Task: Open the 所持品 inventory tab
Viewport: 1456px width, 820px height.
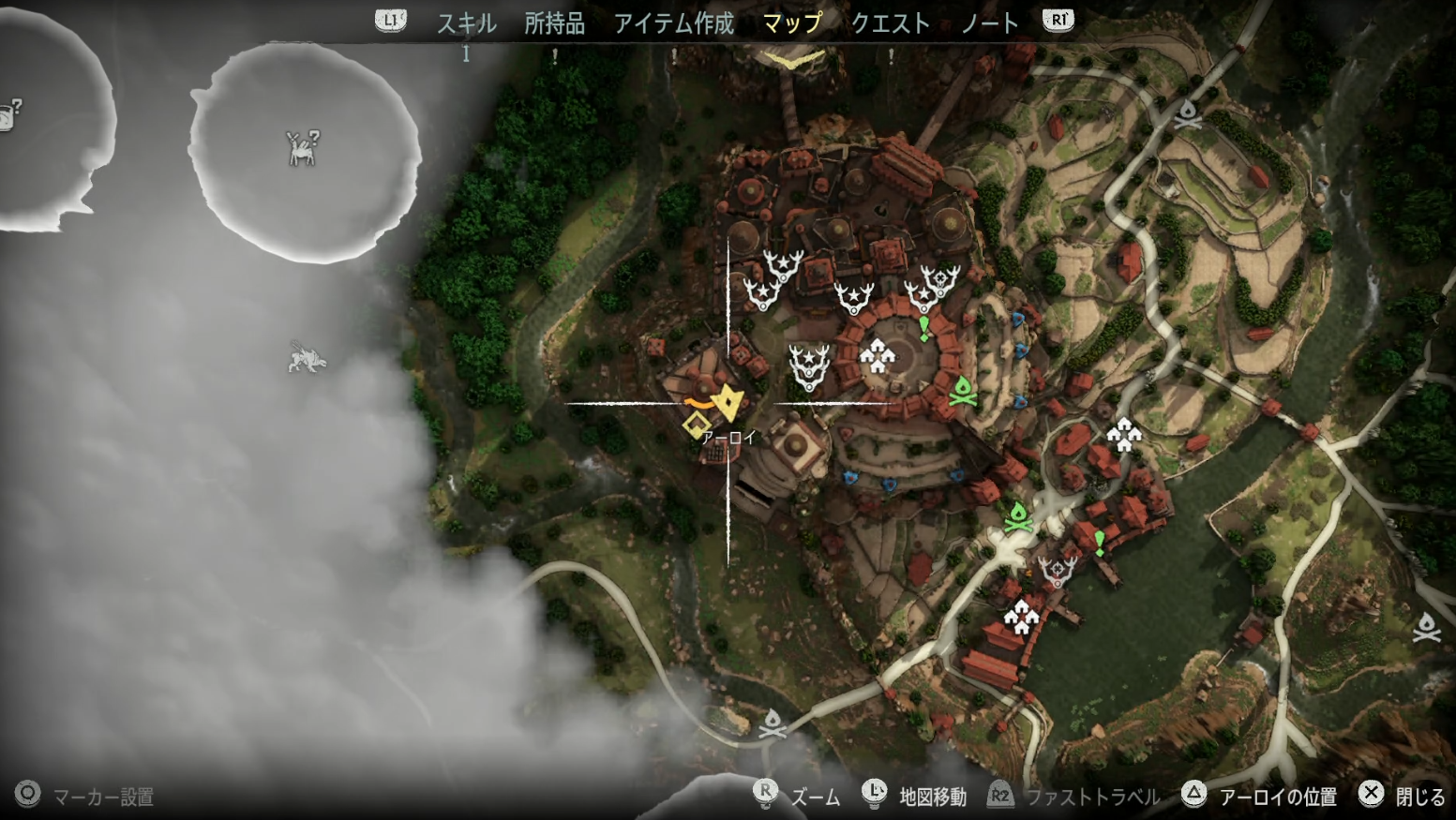Action: pos(554,22)
